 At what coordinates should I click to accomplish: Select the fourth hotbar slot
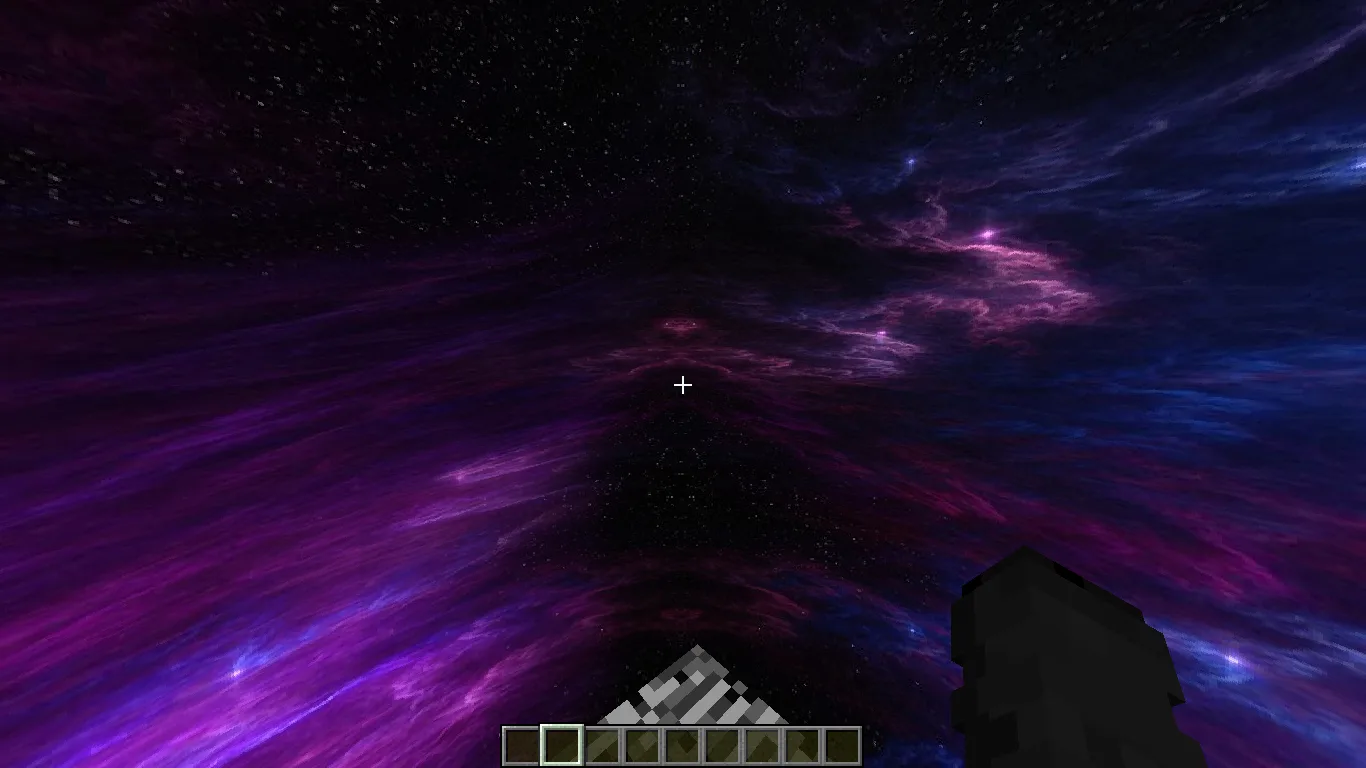642,743
